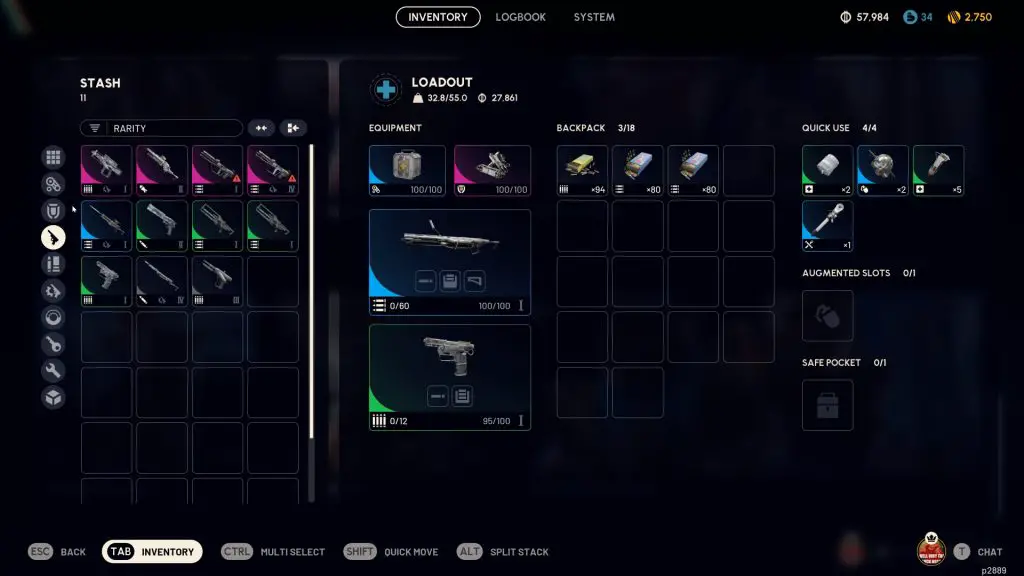Select the all-items grid filter
This screenshot has height=576, width=1024.
click(53, 157)
